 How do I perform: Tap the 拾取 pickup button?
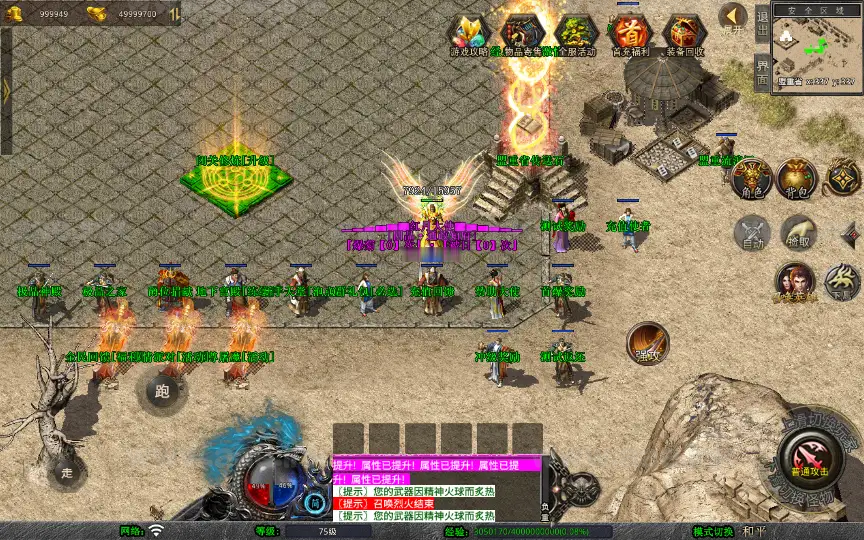point(797,233)
